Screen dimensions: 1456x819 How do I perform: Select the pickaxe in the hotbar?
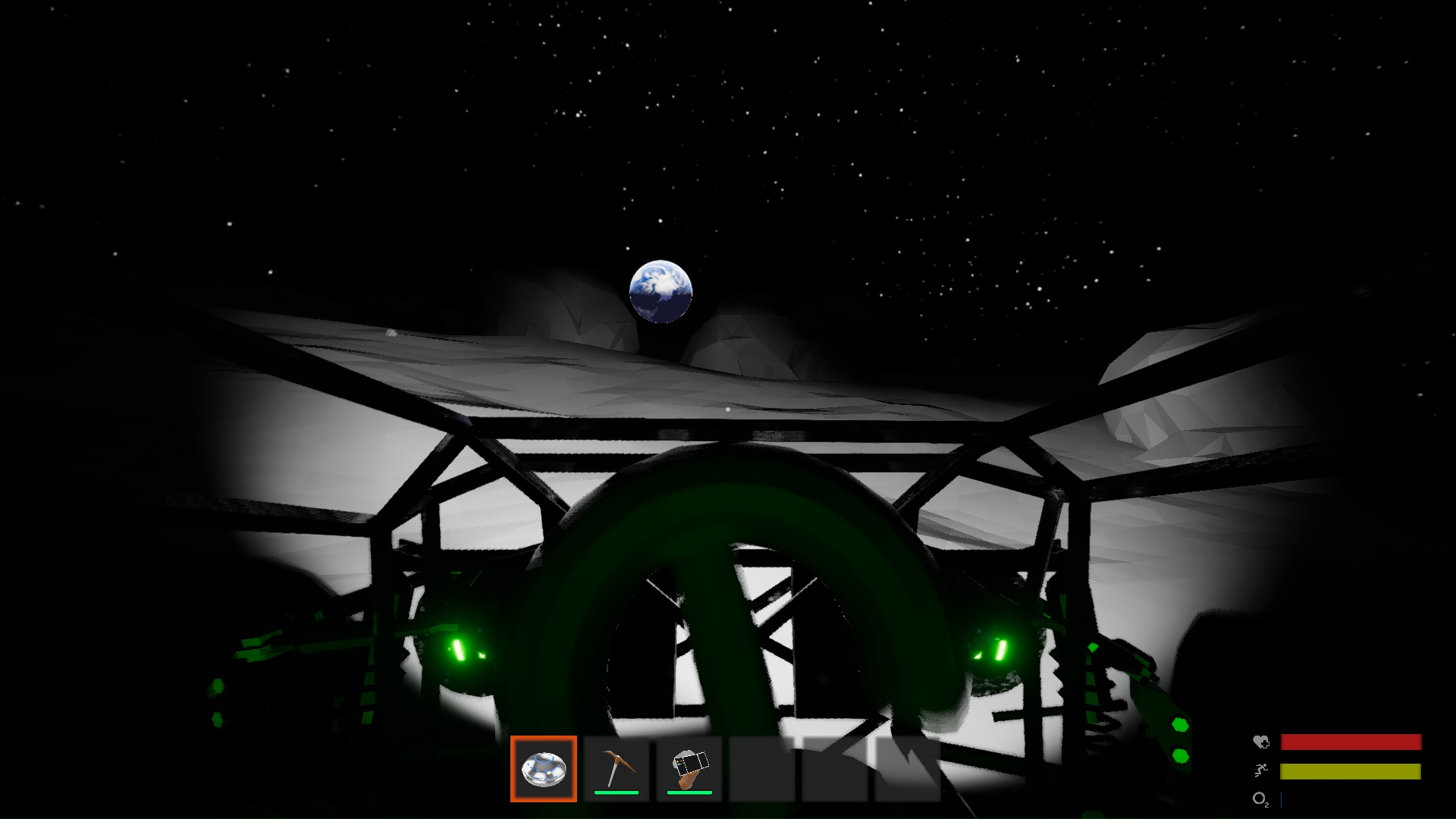click(x=616, y=768)
